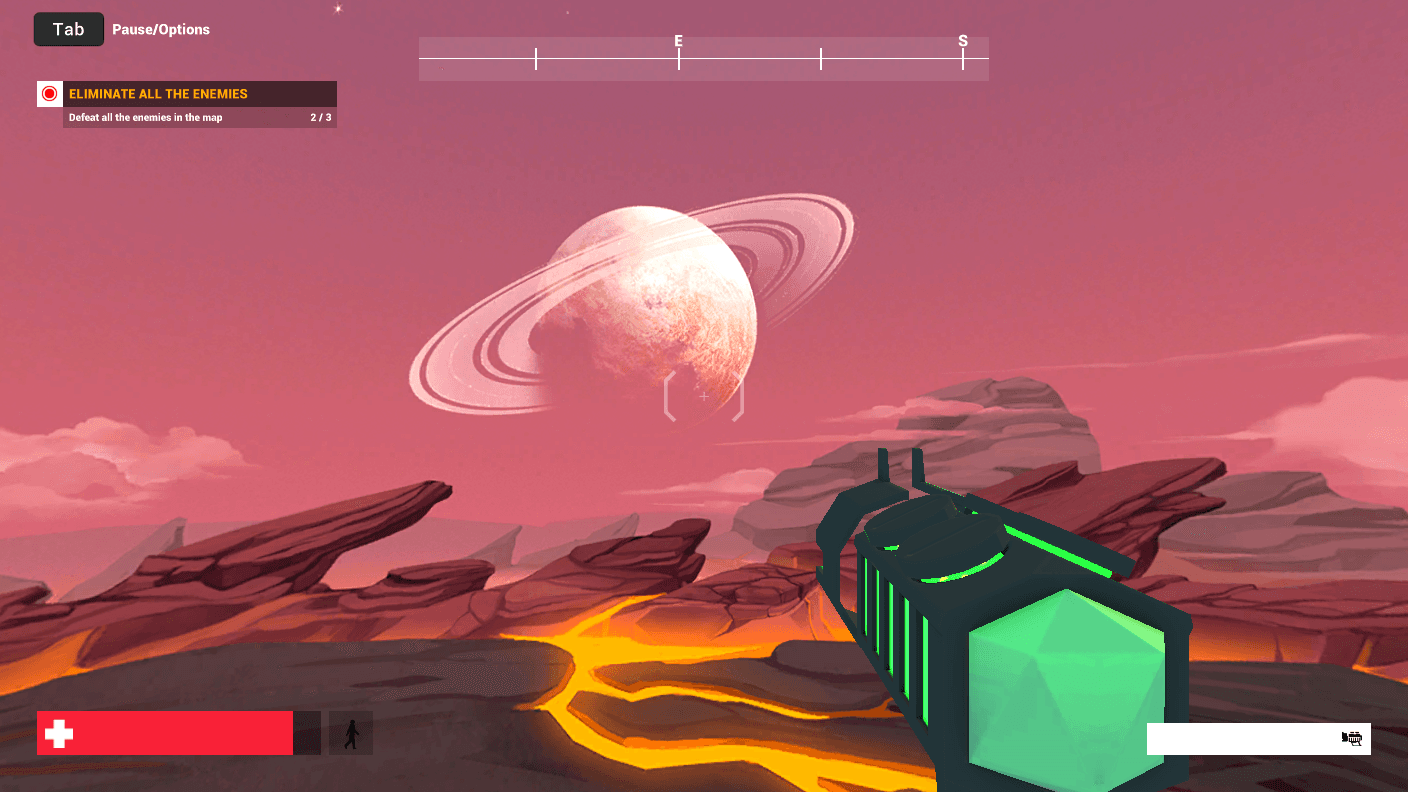Click the crosshair reticle at screen center
This screenshot has height=792, width=1408.
tap(703, 396)
